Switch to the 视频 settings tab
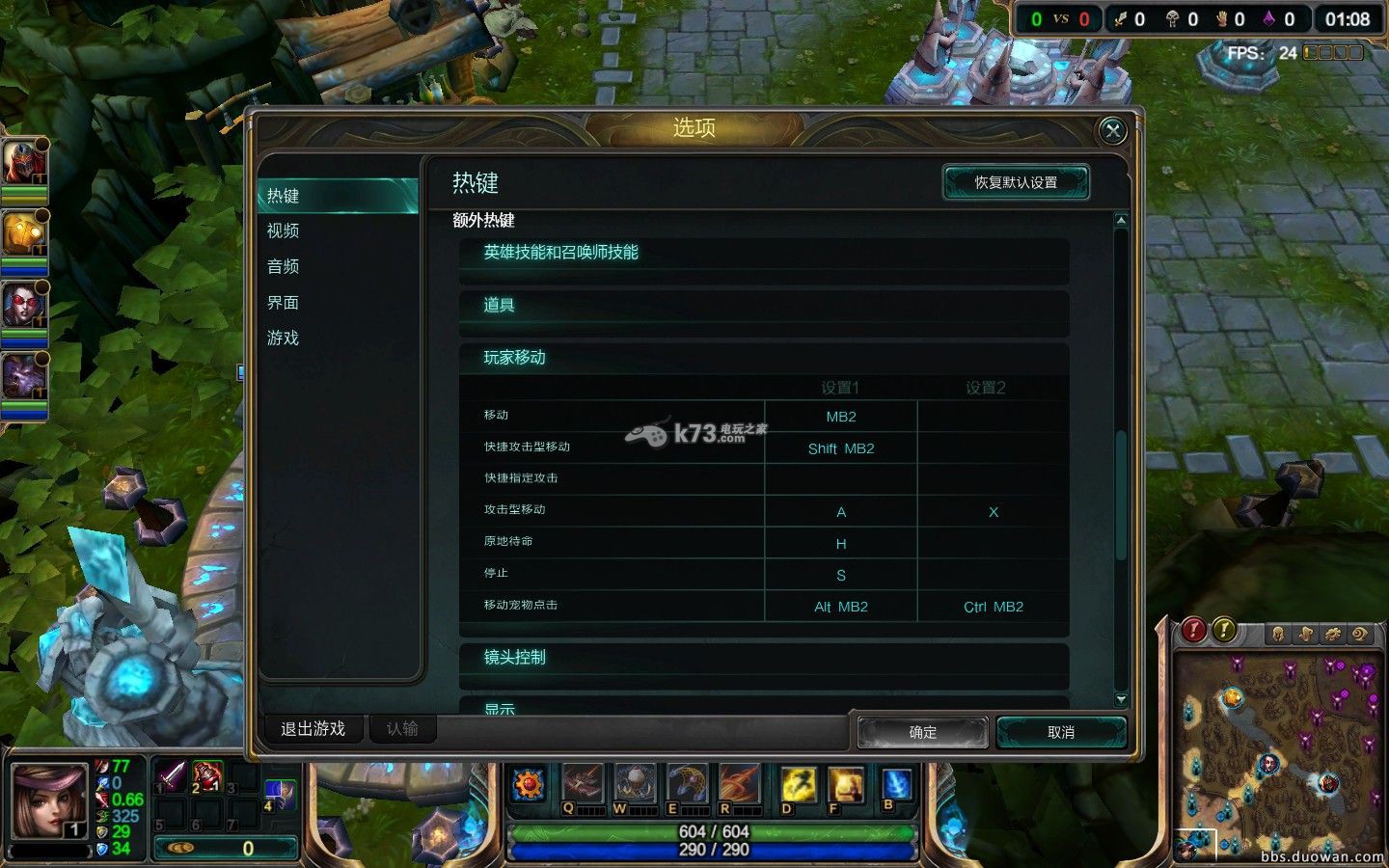The width and height of the screenshot is (1389, 868). click(281, 231)
